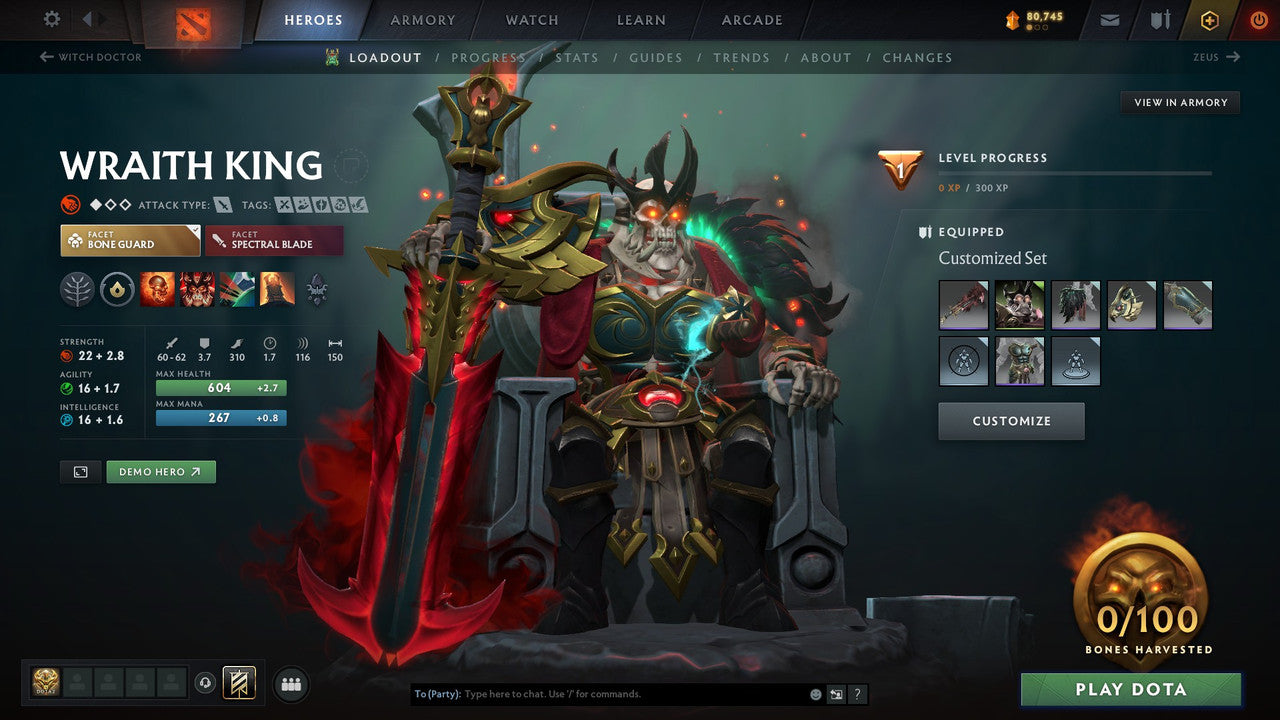Select the Bone Guard facet
The image size is (1280, 720).
tap(129, 240)
